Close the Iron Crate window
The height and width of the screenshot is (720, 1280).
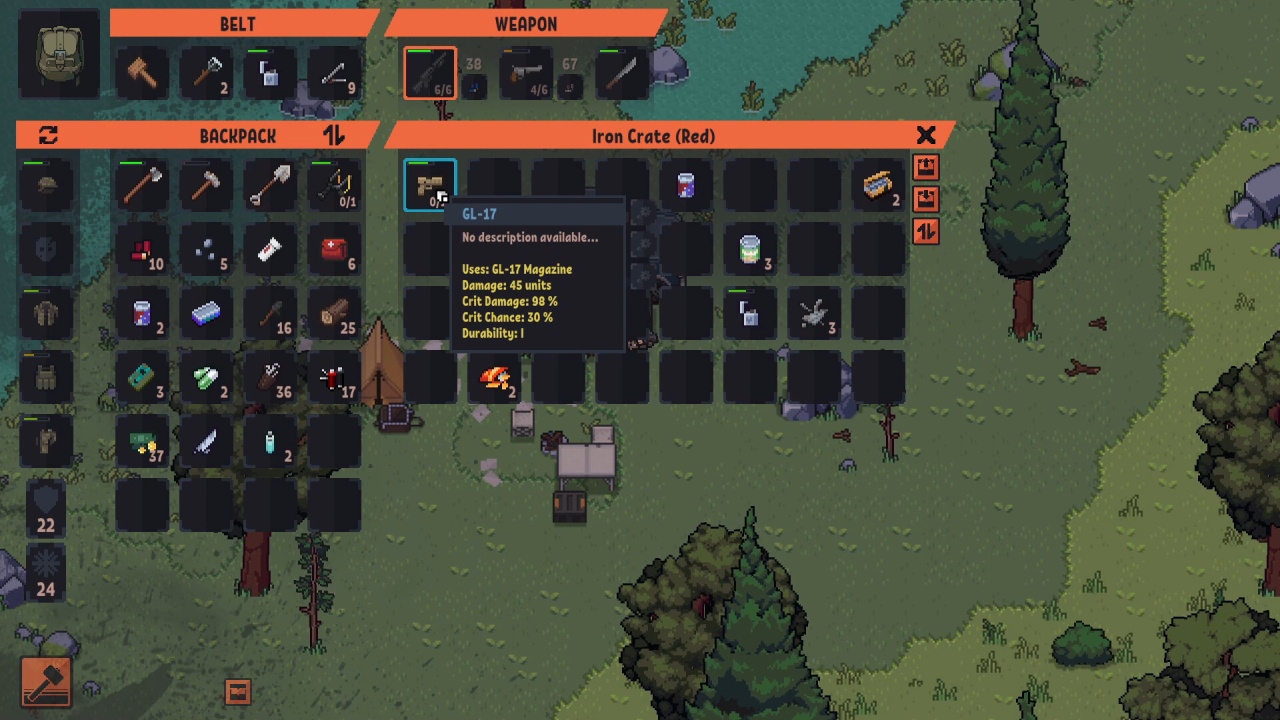(x=926, y=135)
